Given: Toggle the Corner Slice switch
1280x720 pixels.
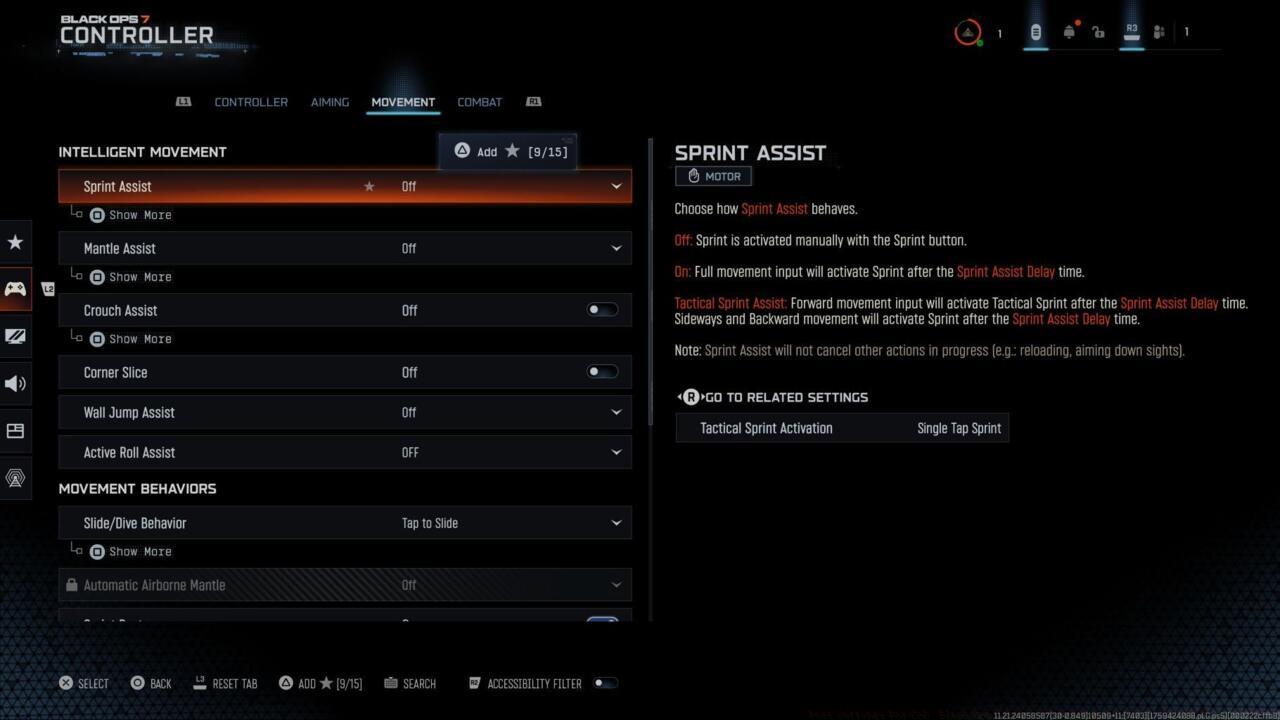Looking at the screenshot, I should click(x=601, y=371).
